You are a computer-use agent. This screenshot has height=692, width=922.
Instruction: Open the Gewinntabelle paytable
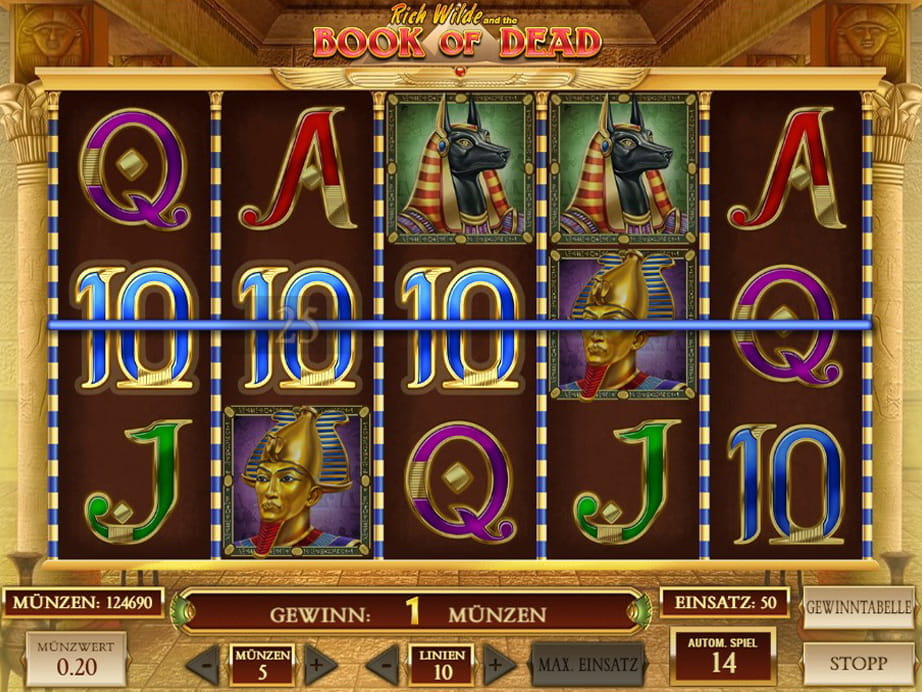click(860, 607)
